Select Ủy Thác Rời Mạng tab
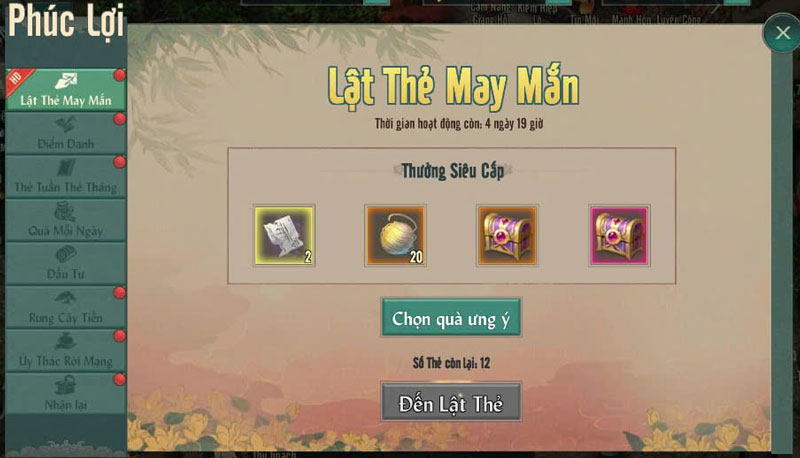Viewport: 800px width, 458px height. tap(65, 351)
